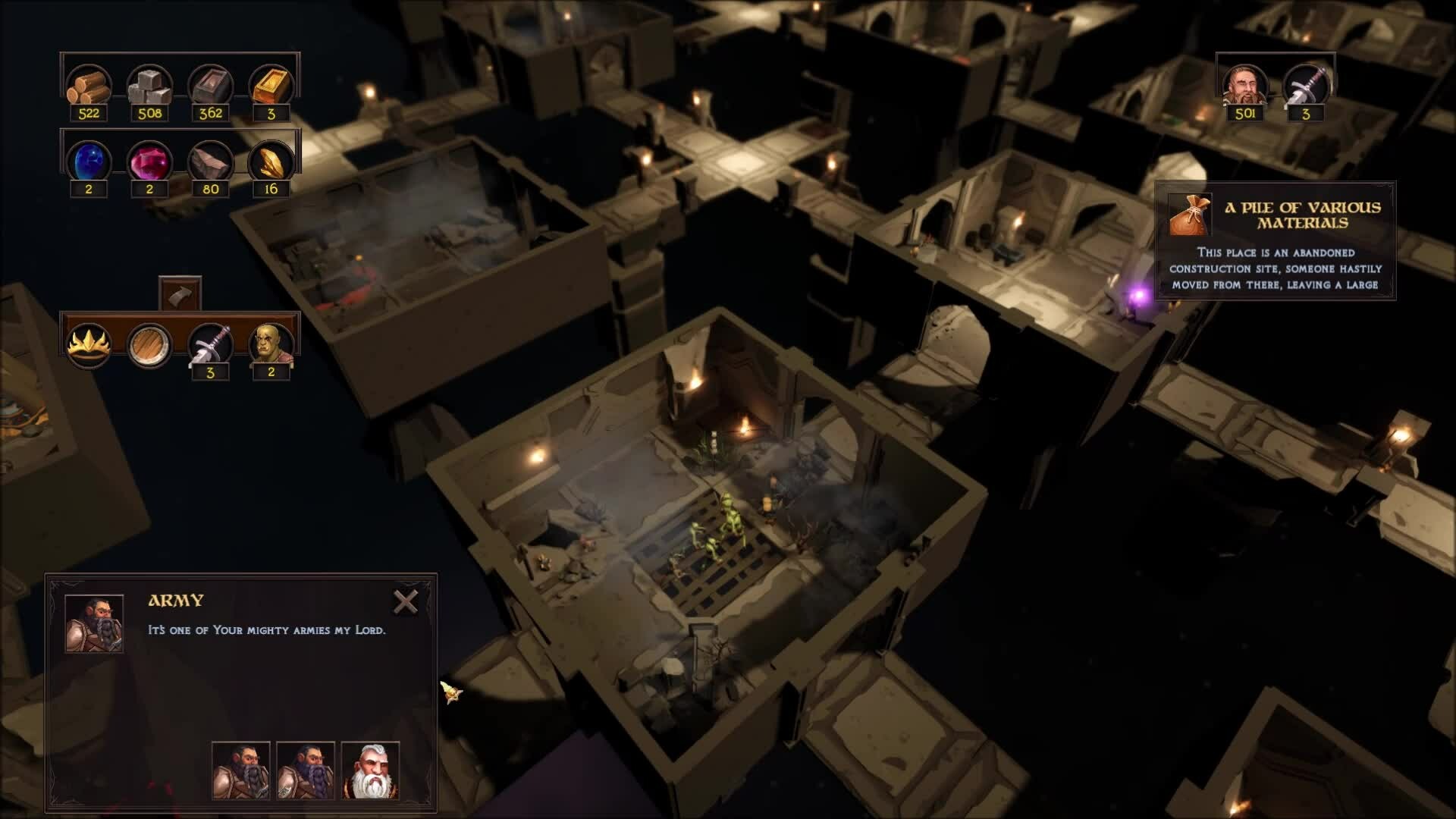Select the stone blocks resource icon
1456x819 pixels.
pyautogui.click(x=149, y=85)
